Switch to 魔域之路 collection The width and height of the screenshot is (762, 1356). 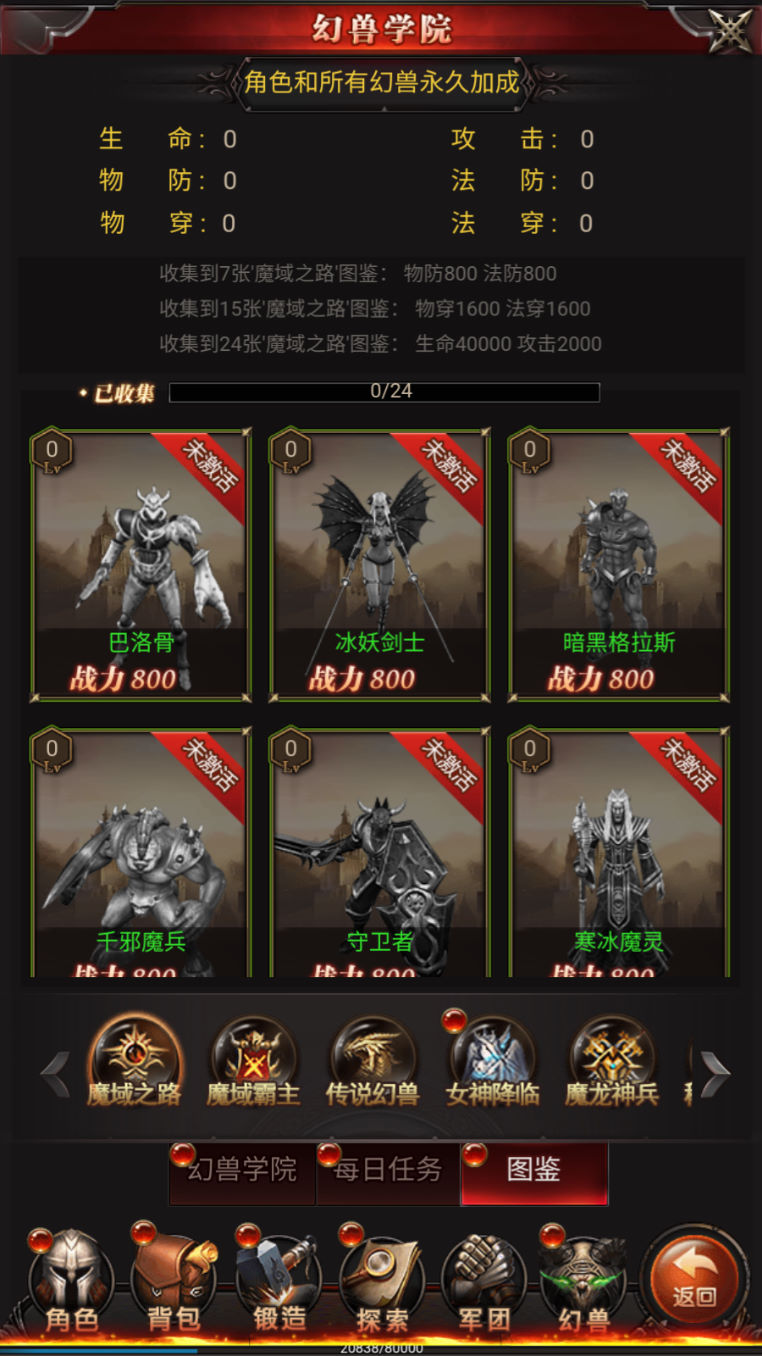point(134,1065)
